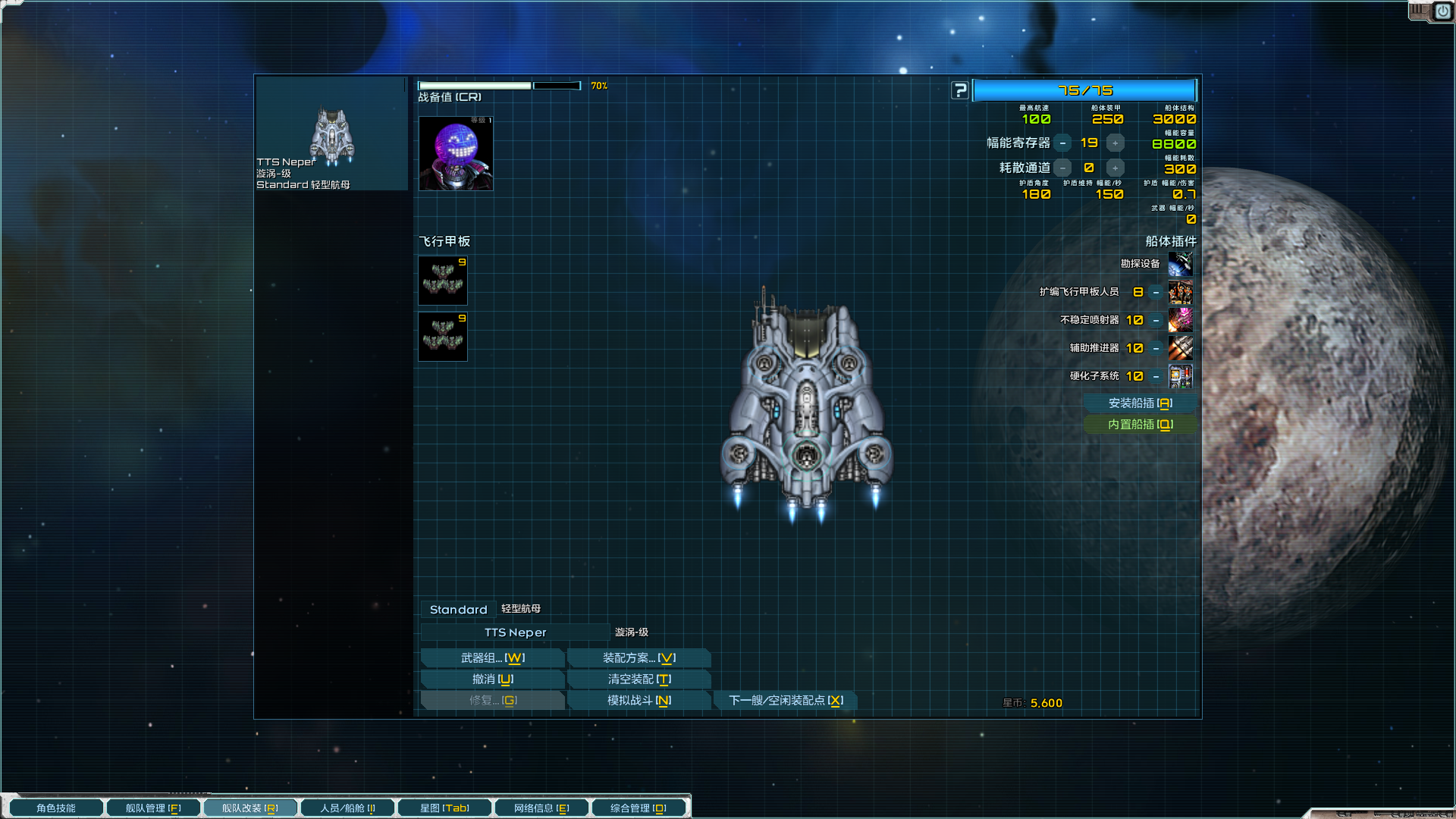Open the 装配方案 loadout variants
1456x819 pixels.
(x=639, y=658)
